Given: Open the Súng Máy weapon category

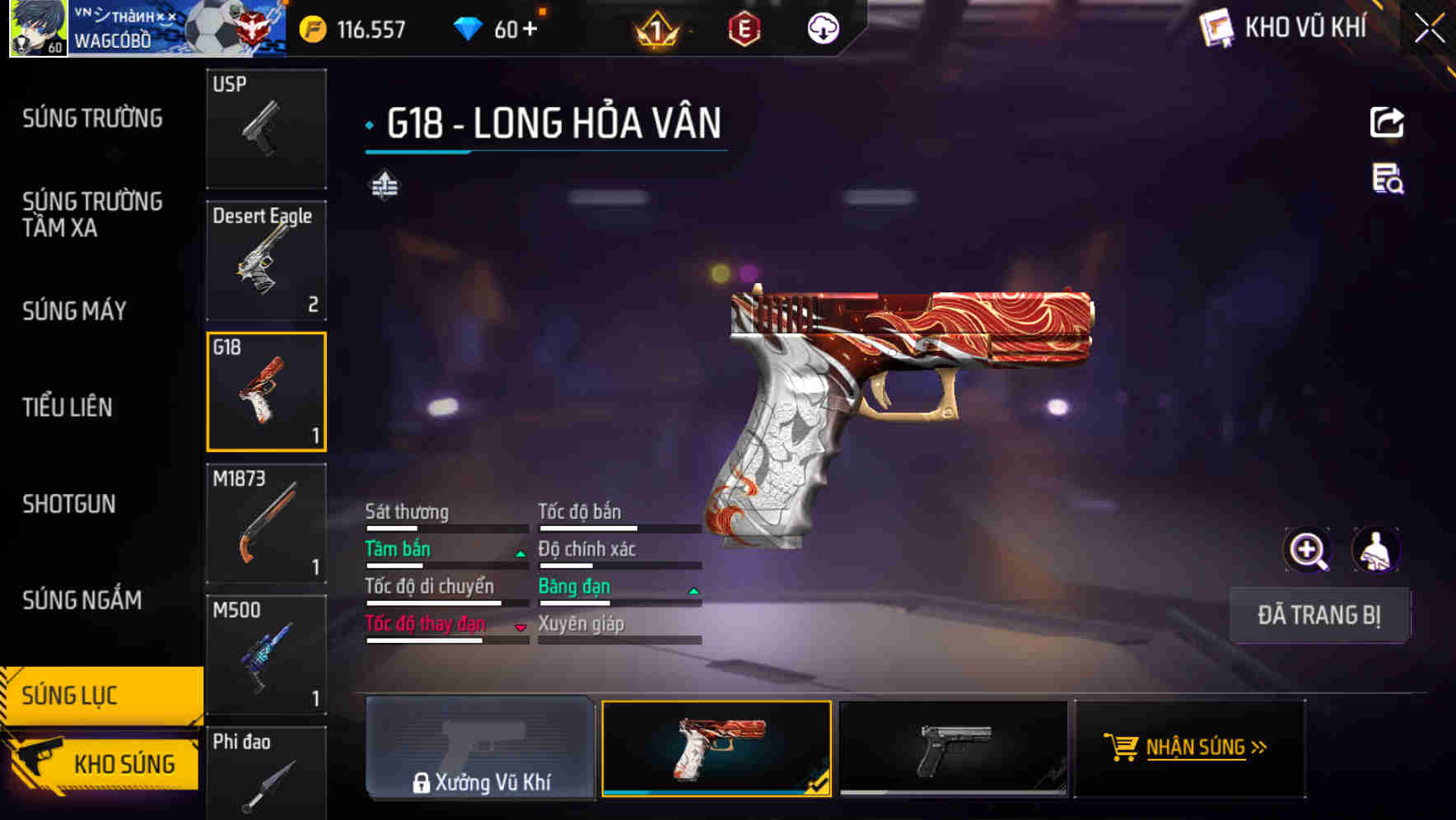Looking at the screenshot, I should (74, 311).
